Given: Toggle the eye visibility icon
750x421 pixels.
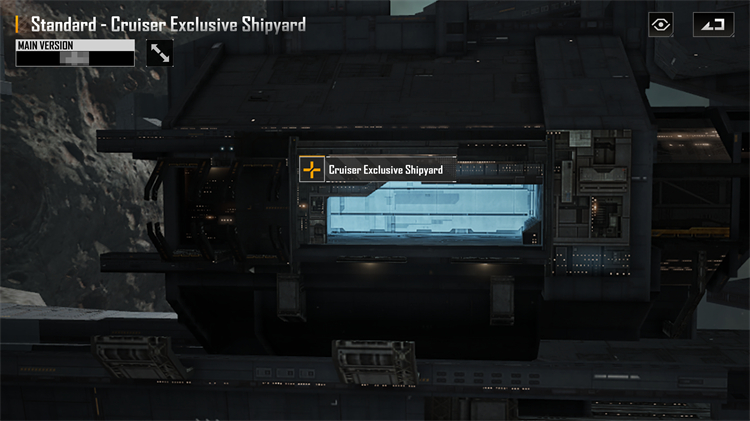Looking at the screenshot, I should 661,25.
